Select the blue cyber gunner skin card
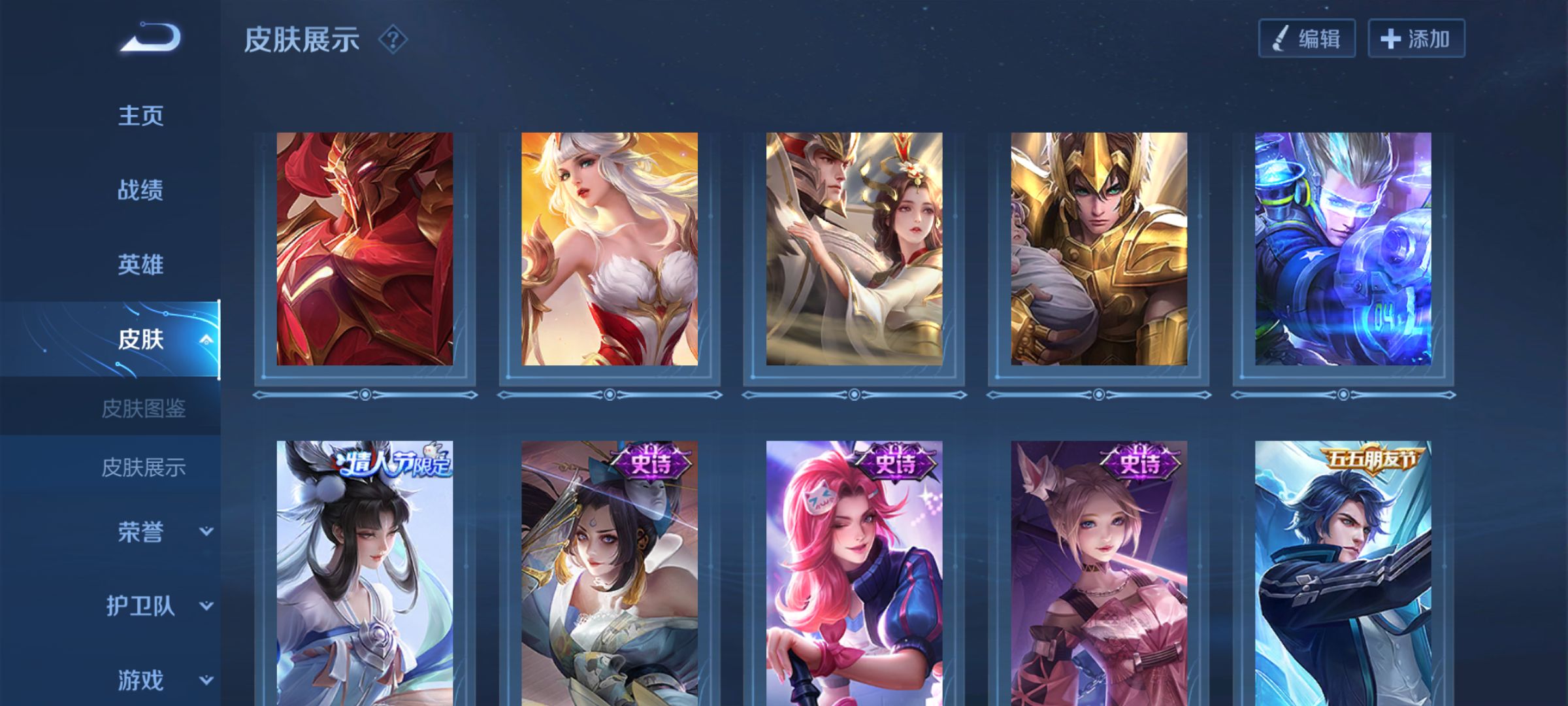The image size is (1568, 706). point(1343,249)
